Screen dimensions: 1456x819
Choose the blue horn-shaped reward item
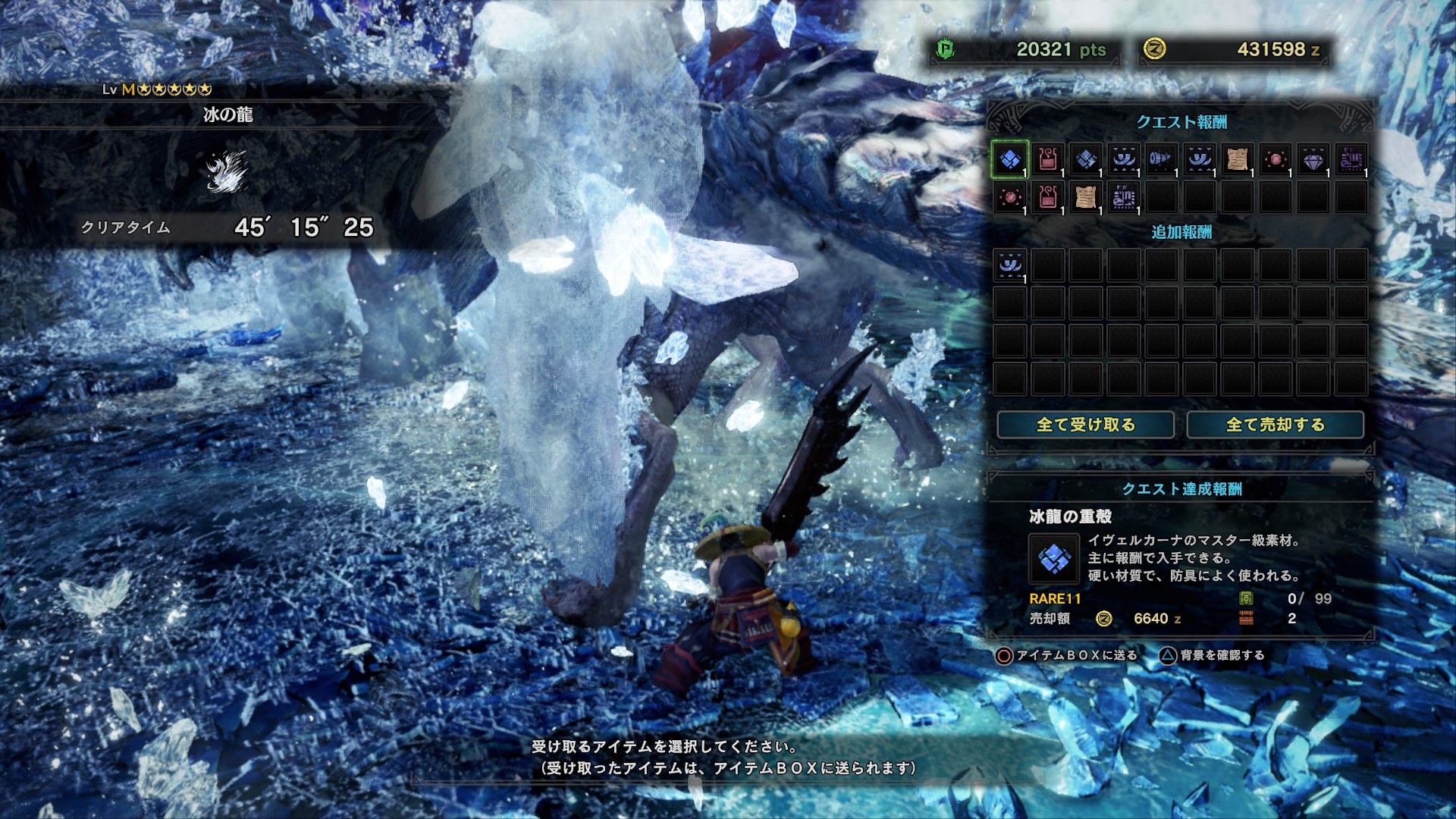(1161, 159)
